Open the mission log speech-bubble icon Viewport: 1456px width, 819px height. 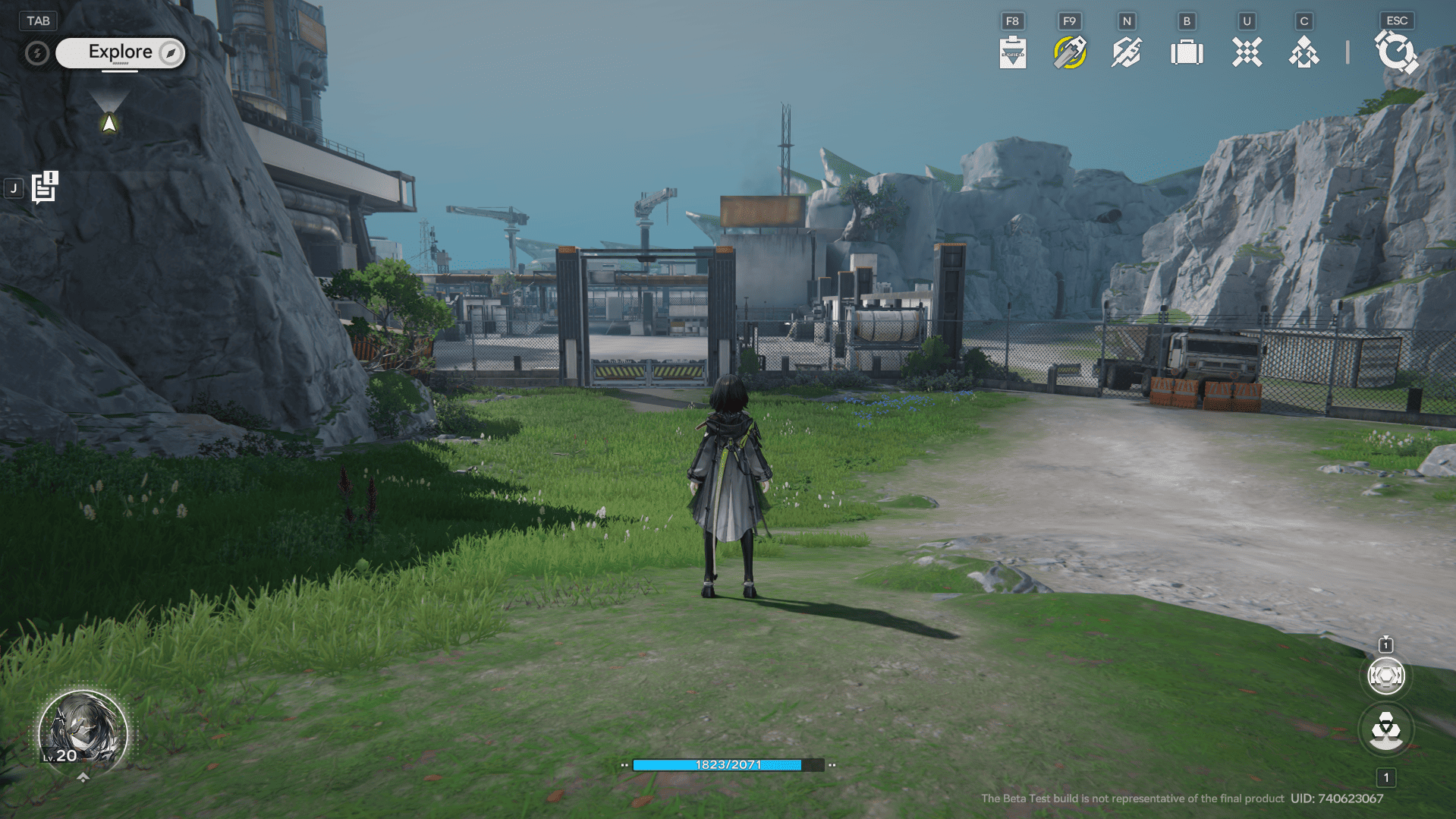(x=45, y=187)
